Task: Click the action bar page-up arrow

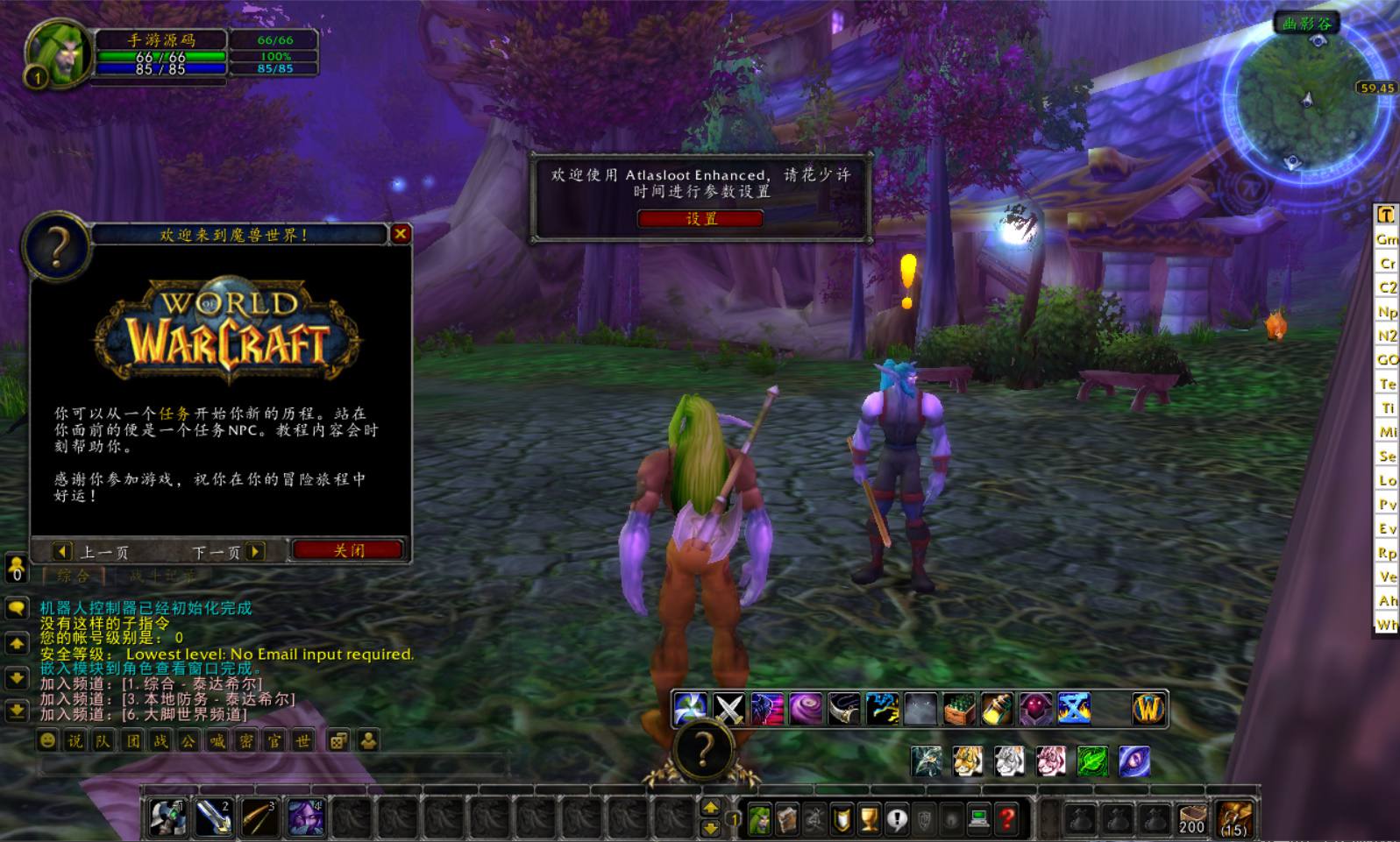Action: (x=708, y=809)
